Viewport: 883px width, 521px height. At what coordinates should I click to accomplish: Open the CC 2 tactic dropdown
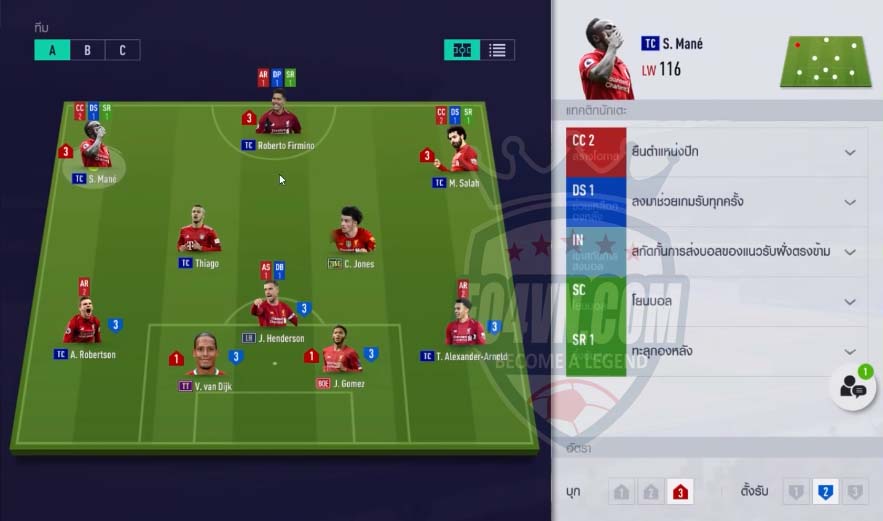pos(850,153)
